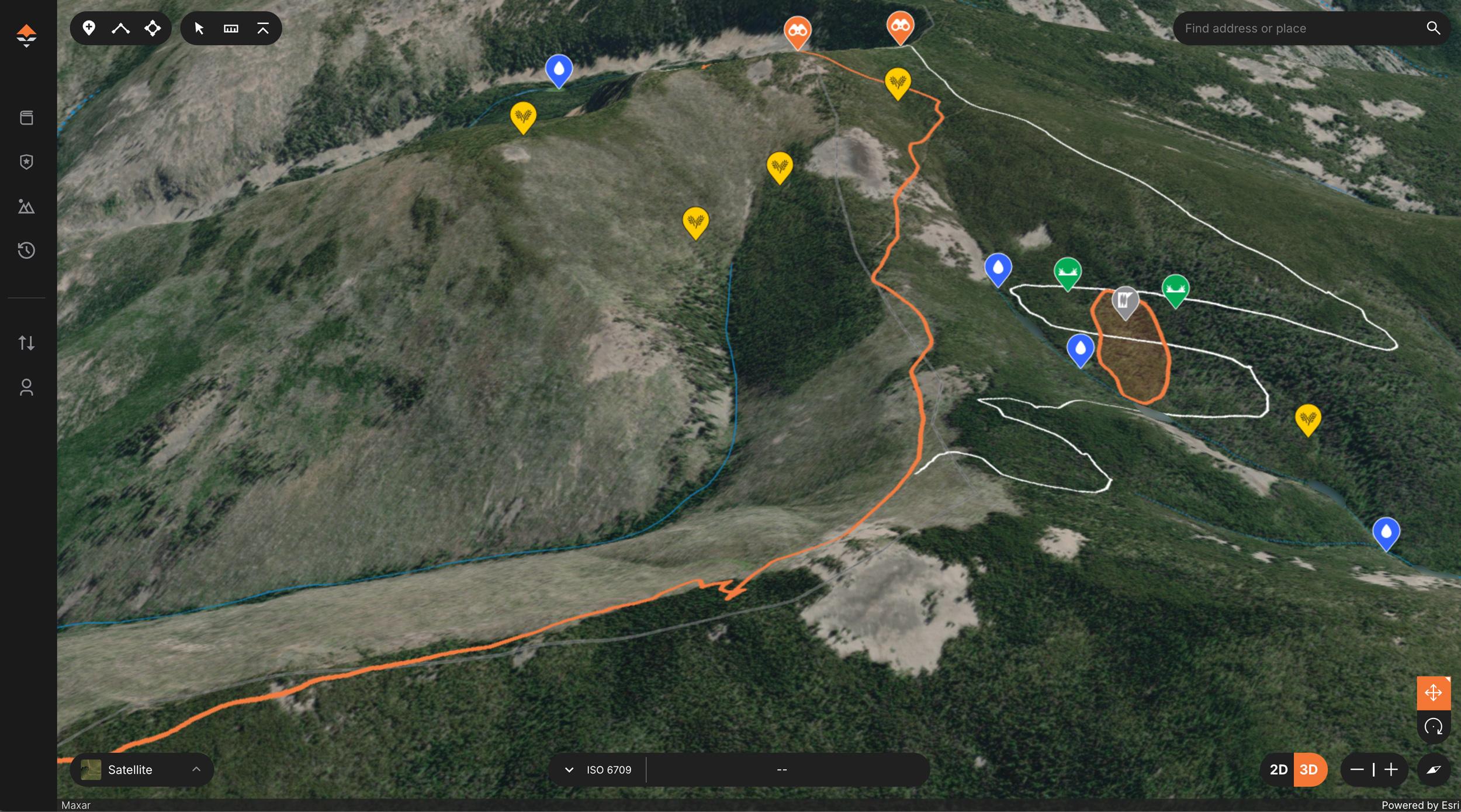The image size is (1461, 812).
Task: Activate the area shape drawing tool
Action: [x=152, y=27]
